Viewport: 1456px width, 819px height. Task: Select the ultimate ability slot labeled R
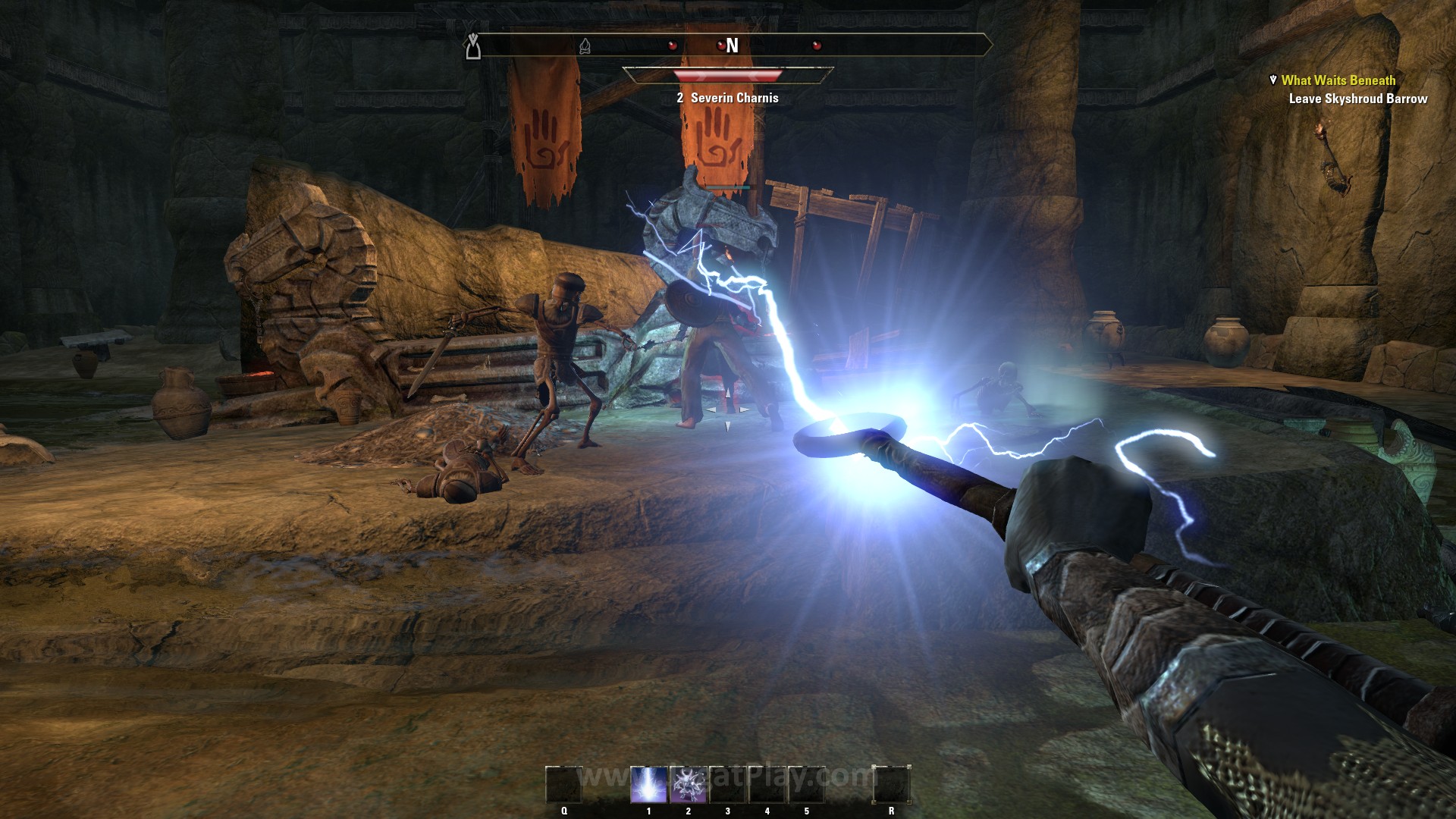(x=891, y=784)
